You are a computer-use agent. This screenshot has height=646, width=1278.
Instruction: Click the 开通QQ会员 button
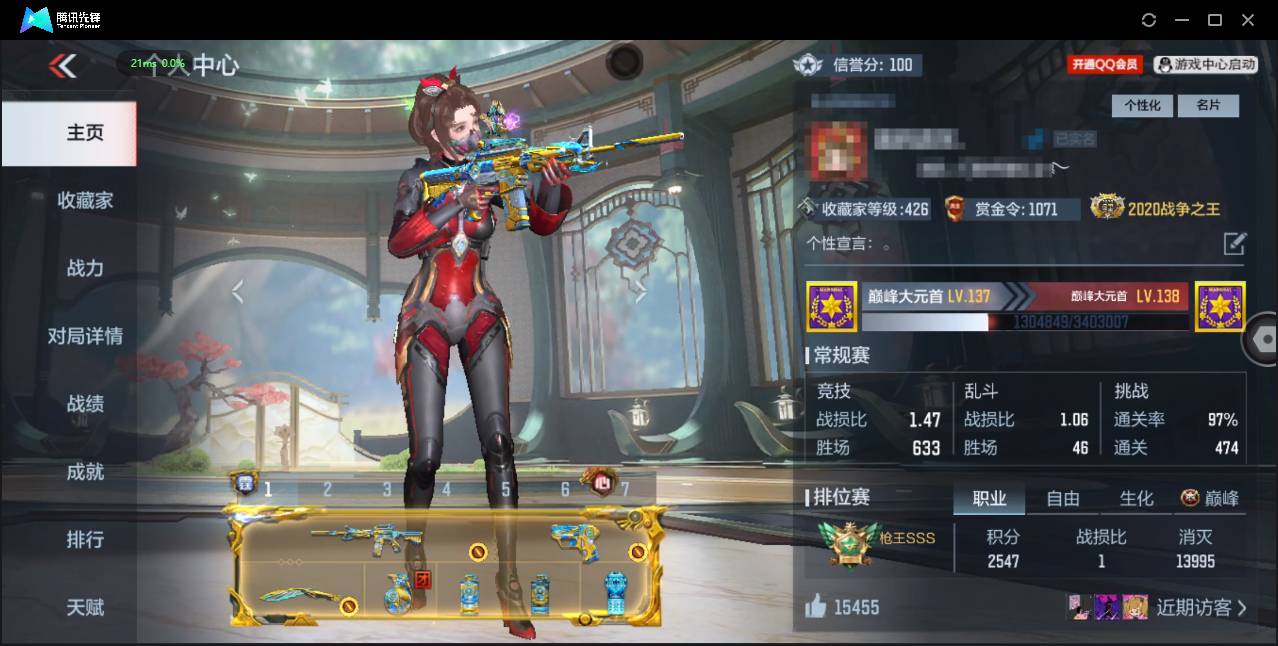(1105, 64)
